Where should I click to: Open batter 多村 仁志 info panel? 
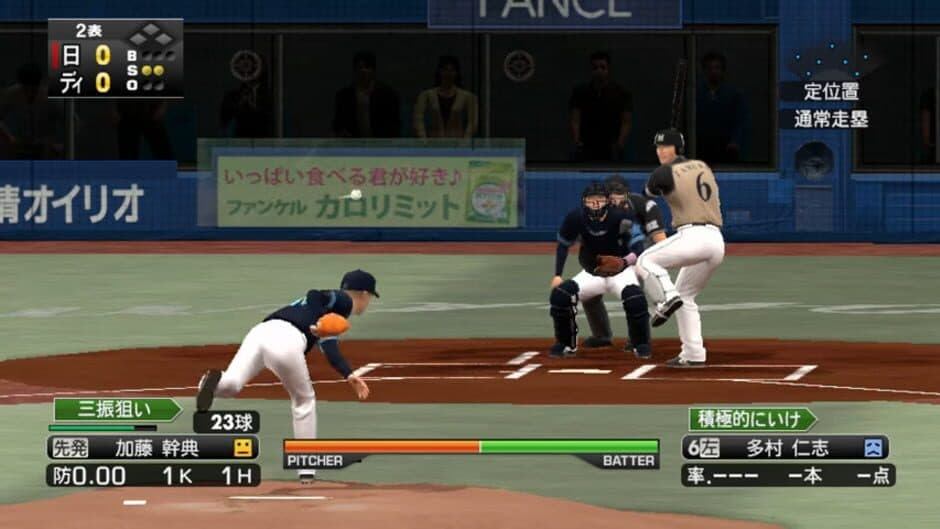point(785,447)
